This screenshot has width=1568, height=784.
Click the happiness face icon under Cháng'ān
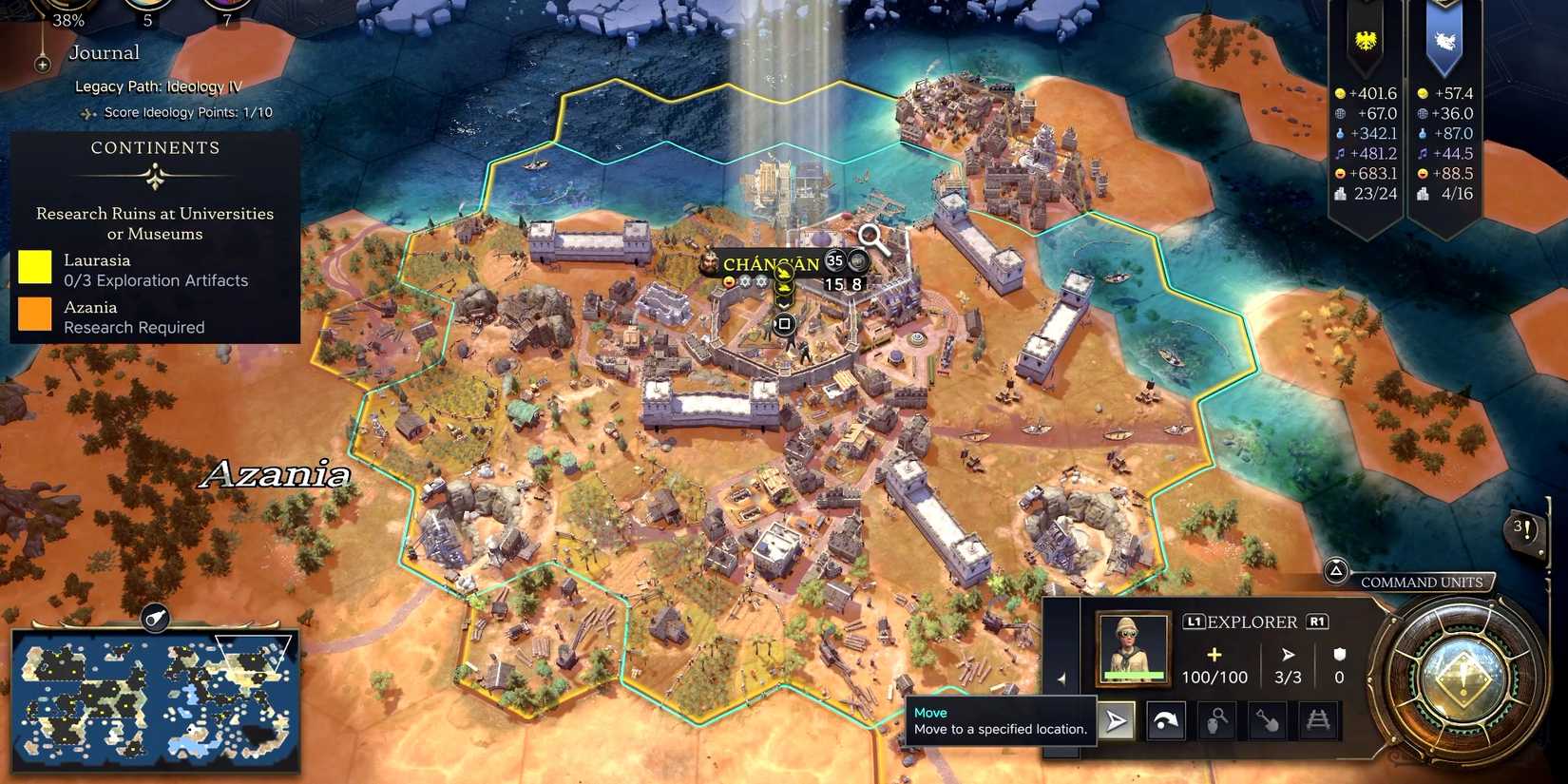[x=729, y=282]
